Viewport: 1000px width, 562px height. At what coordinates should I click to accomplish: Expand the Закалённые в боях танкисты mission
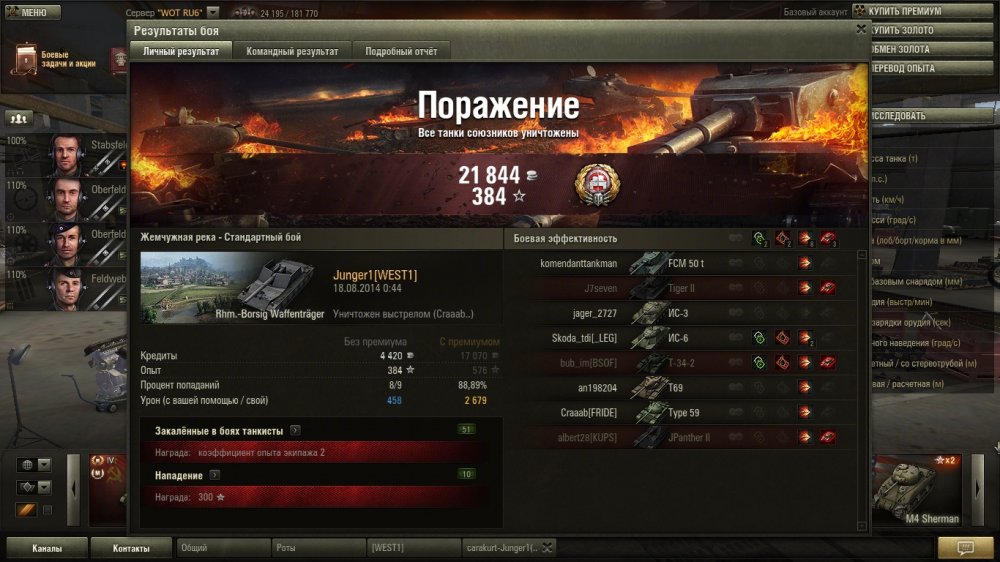295,430
